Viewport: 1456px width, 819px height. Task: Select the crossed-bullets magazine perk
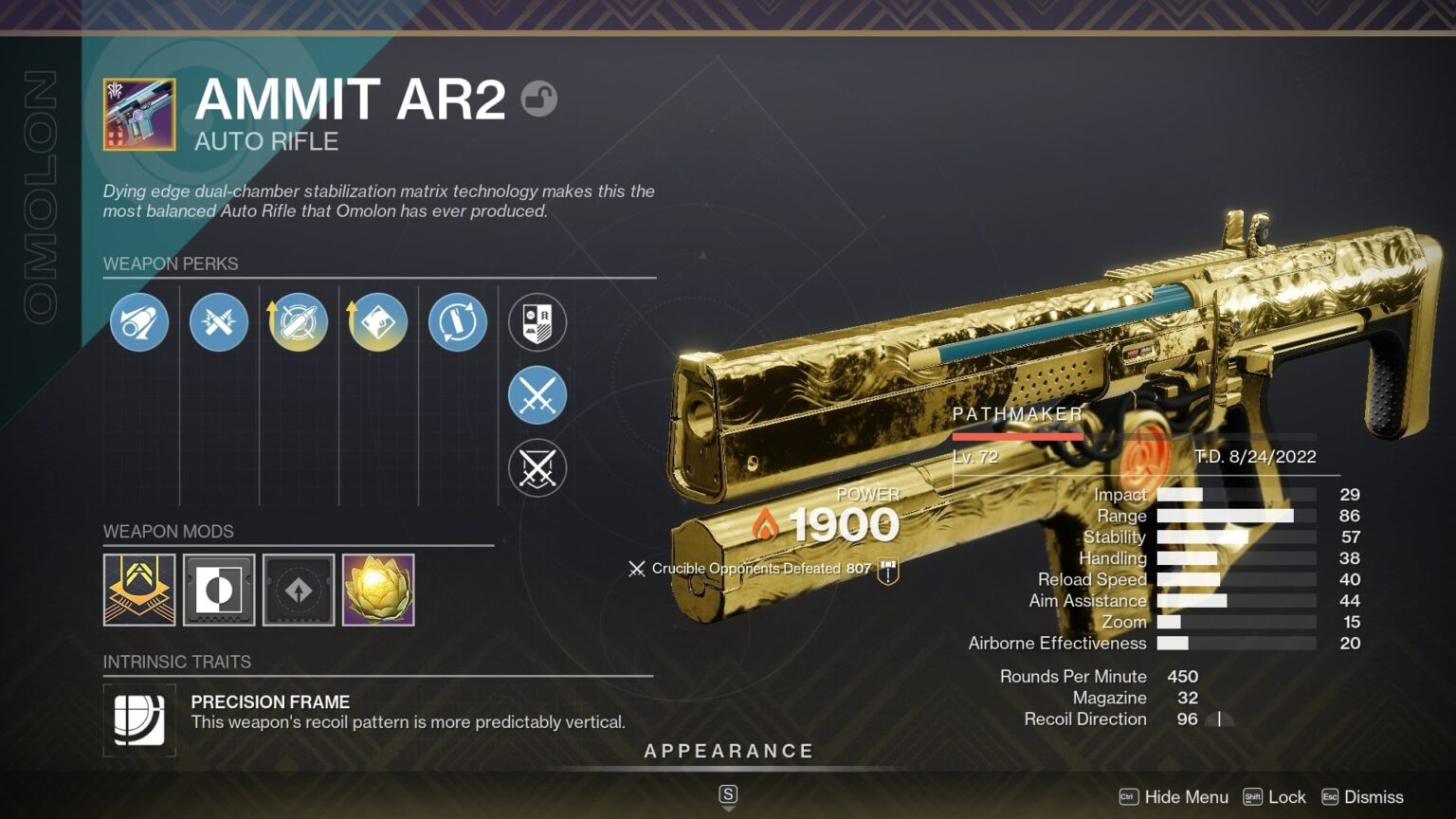point(218,322)
